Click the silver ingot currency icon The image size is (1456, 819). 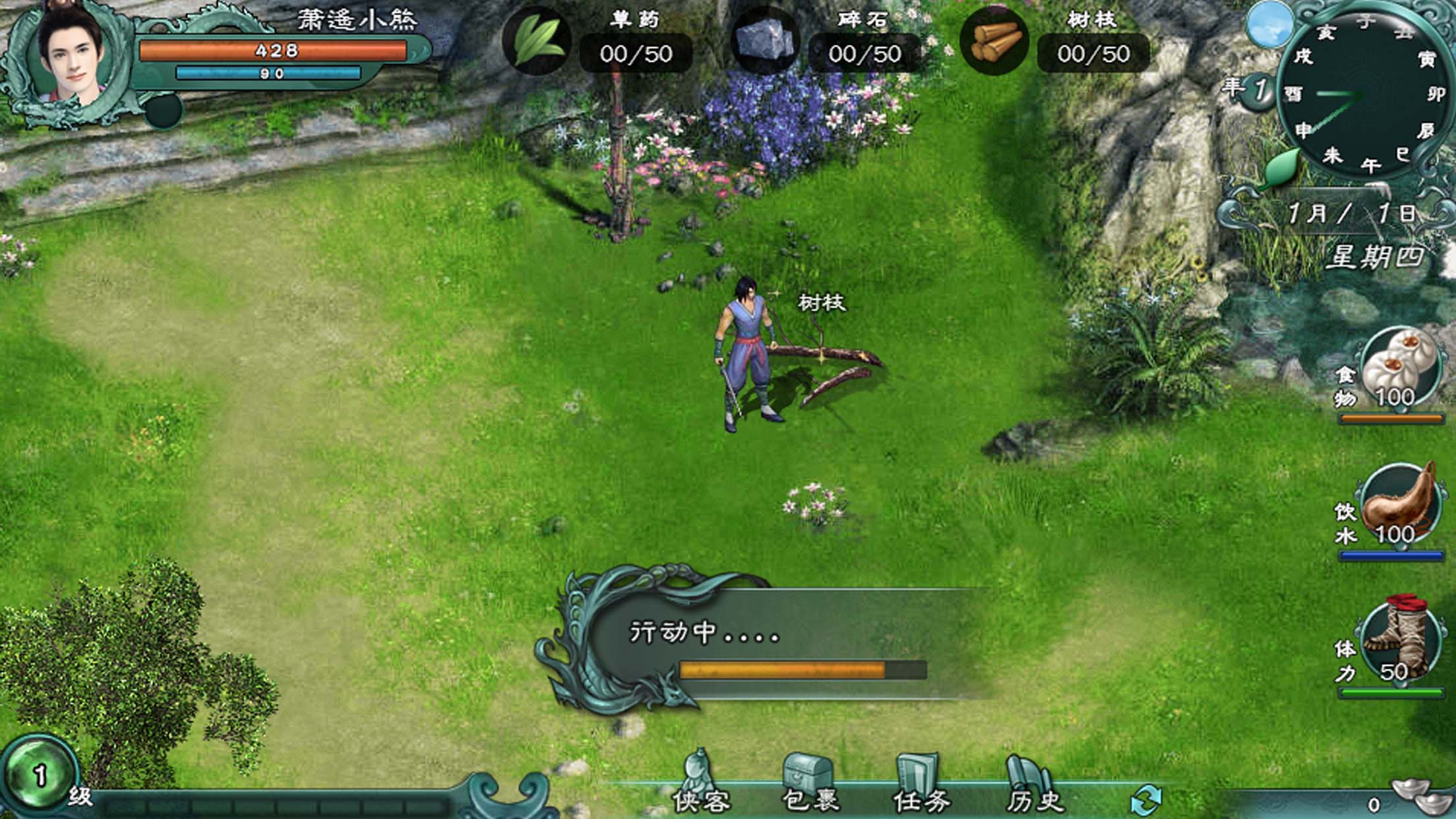[x=1420, y=797]
